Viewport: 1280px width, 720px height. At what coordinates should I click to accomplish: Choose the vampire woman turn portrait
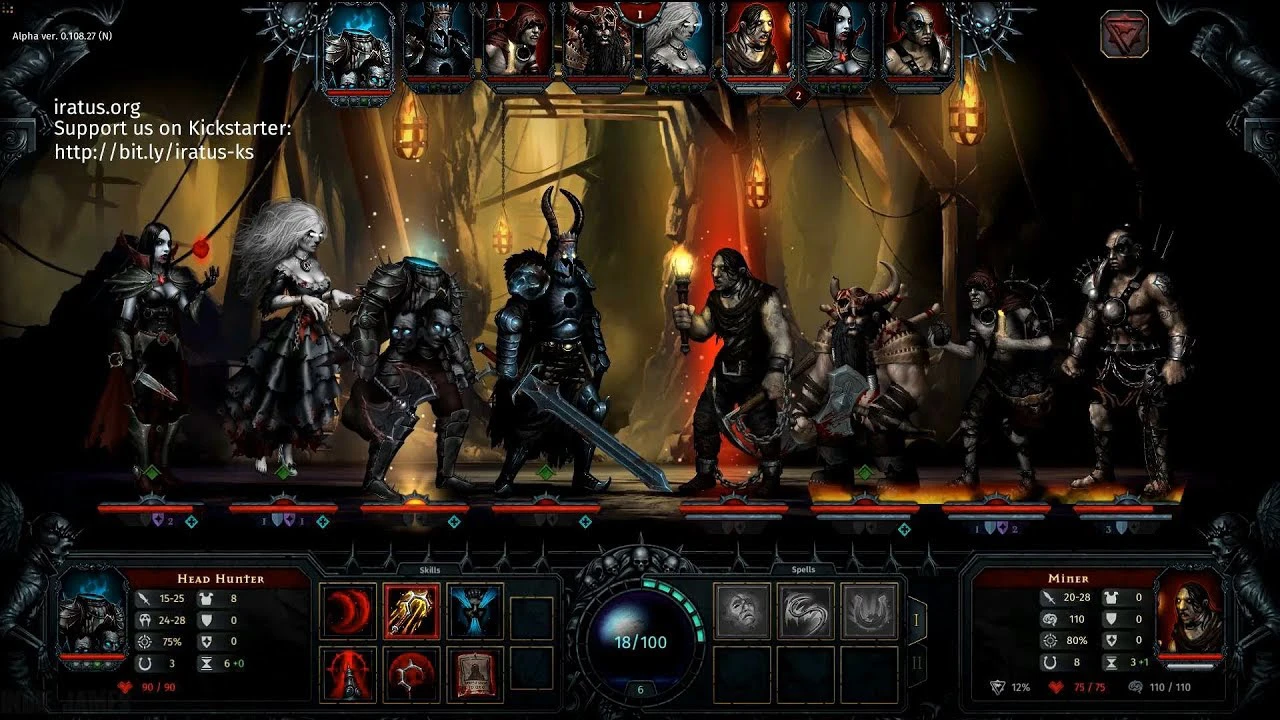click(x=837, y=42)
